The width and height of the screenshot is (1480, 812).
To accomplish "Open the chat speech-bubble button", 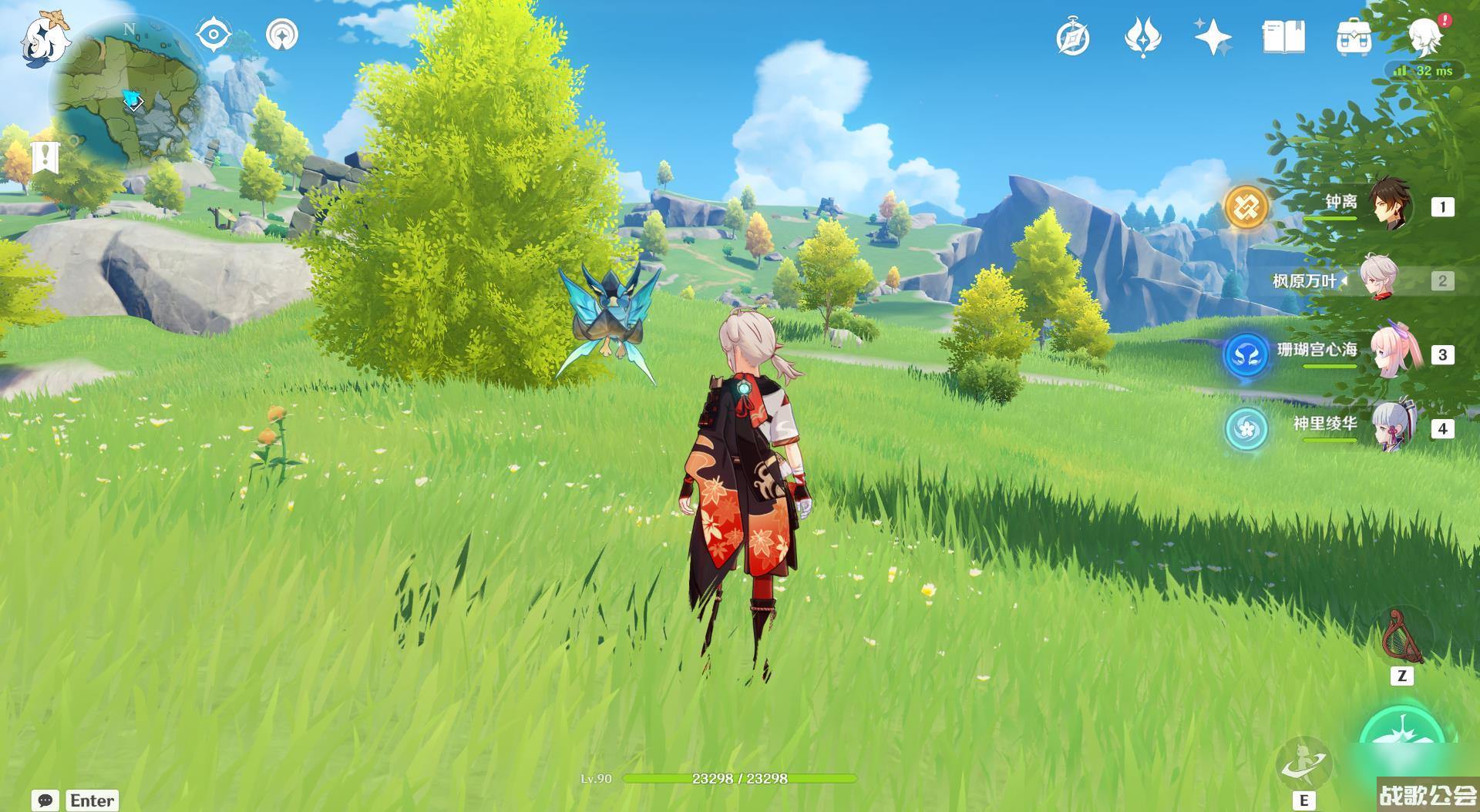I will pyautogui.click(x=45, y=800).
